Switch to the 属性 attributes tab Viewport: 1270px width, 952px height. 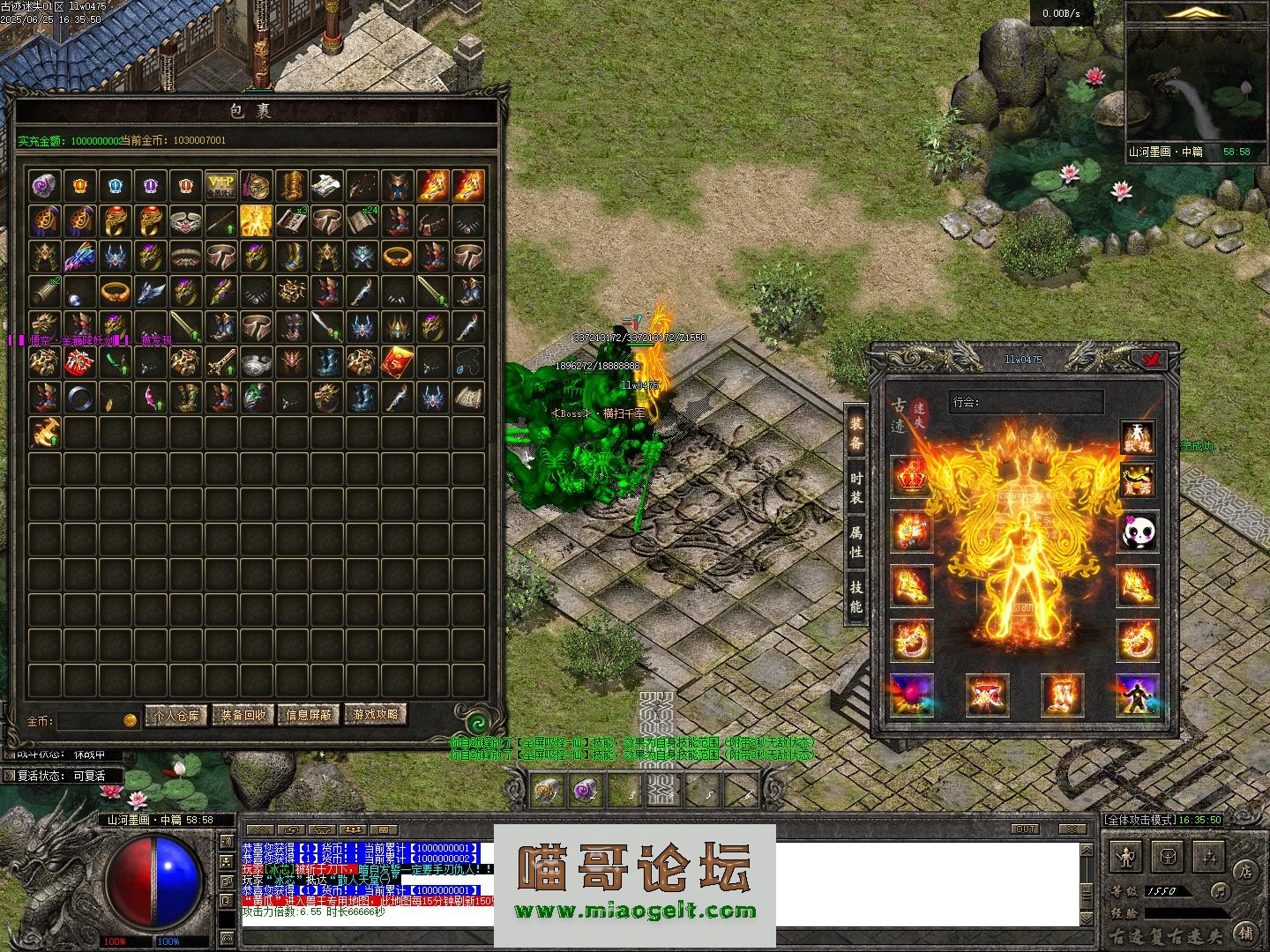point(855,542)
